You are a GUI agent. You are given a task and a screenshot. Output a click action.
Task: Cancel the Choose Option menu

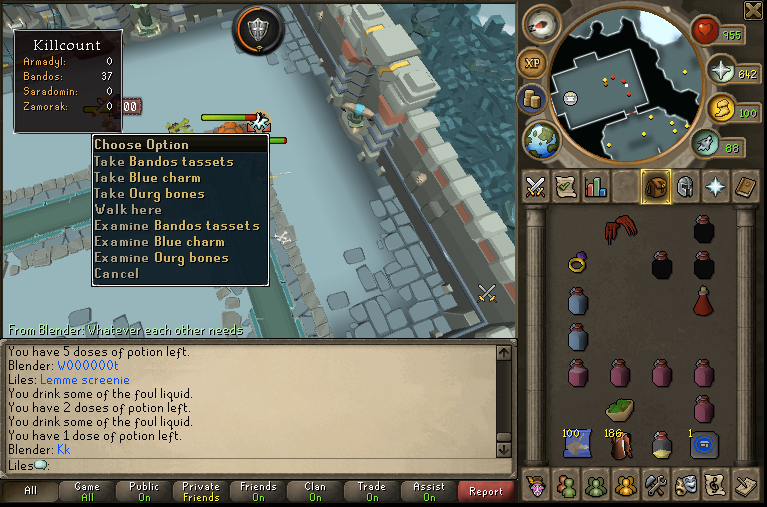[117, 273]
